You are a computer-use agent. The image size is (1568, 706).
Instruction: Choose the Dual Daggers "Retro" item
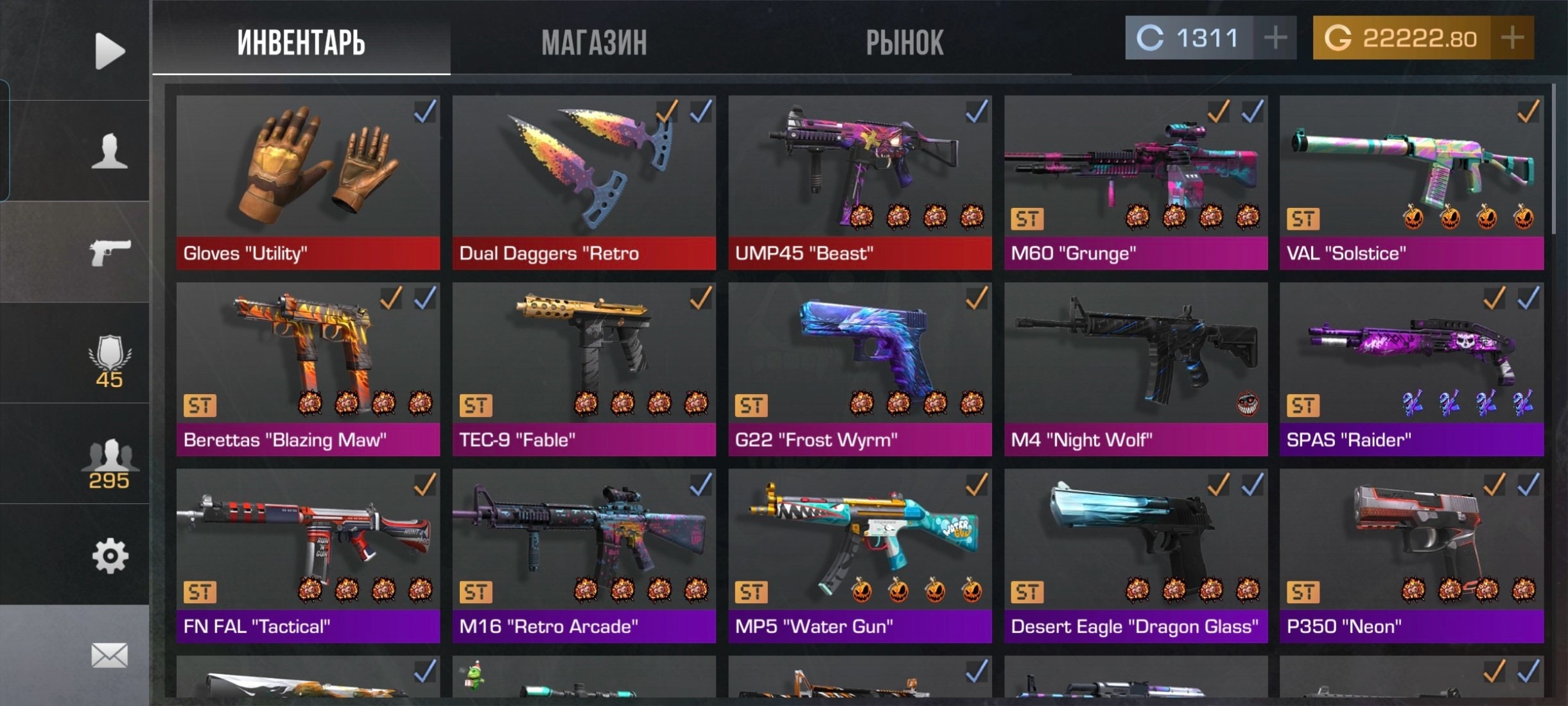(584, 182)
